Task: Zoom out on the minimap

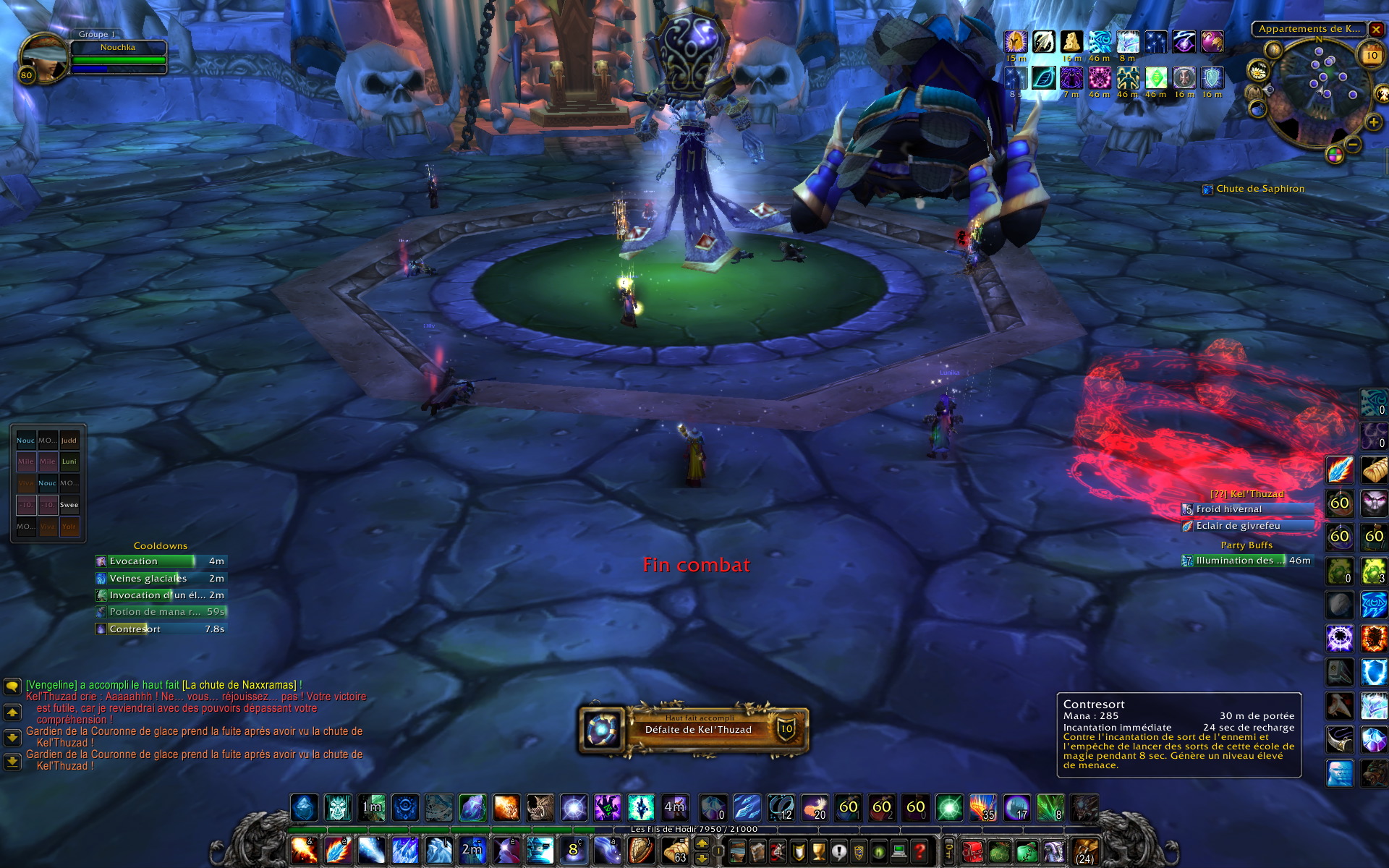Action: coord(1354,145)
